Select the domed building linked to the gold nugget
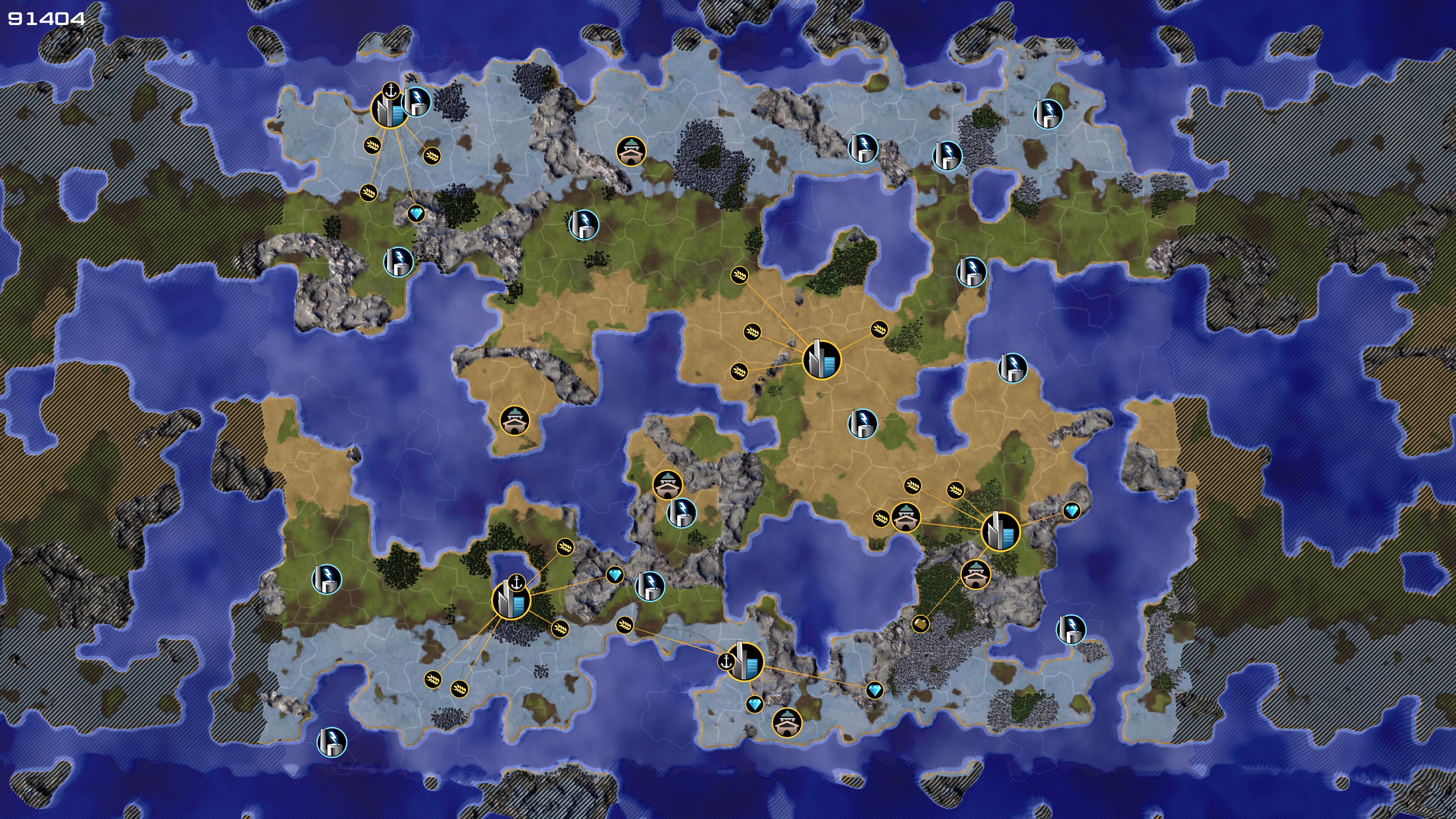 point(976,574)
